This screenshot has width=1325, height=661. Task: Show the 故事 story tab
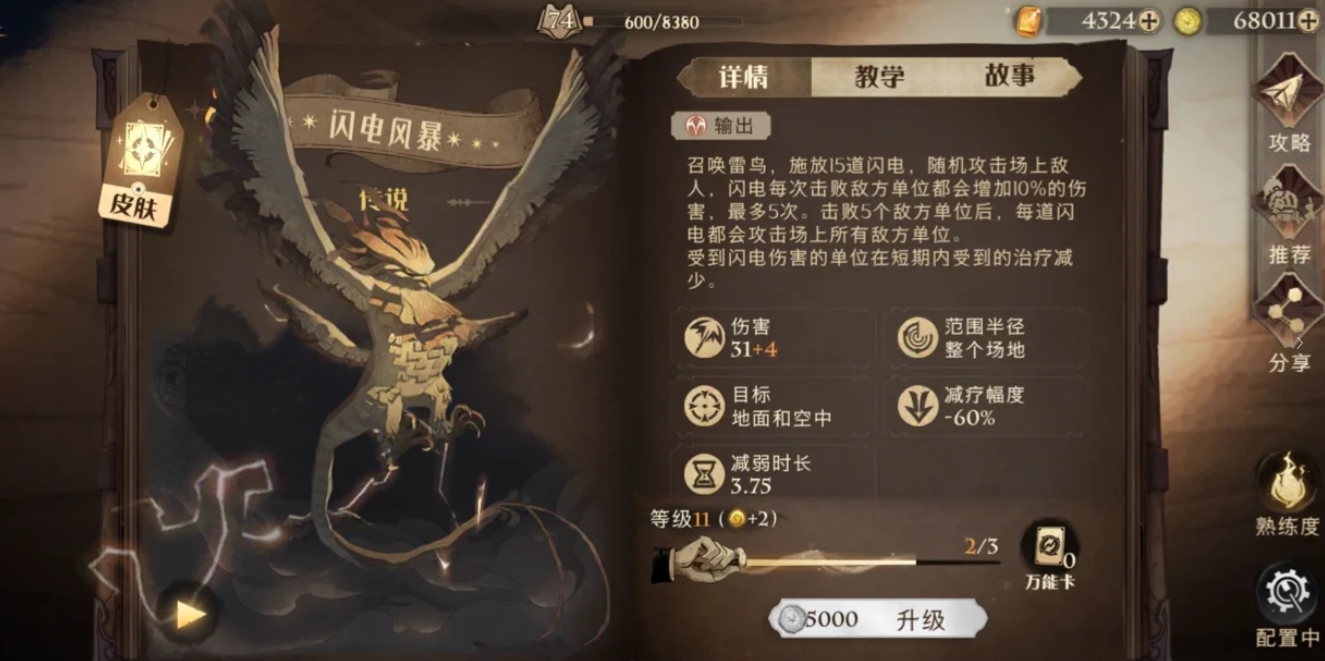1009,76
